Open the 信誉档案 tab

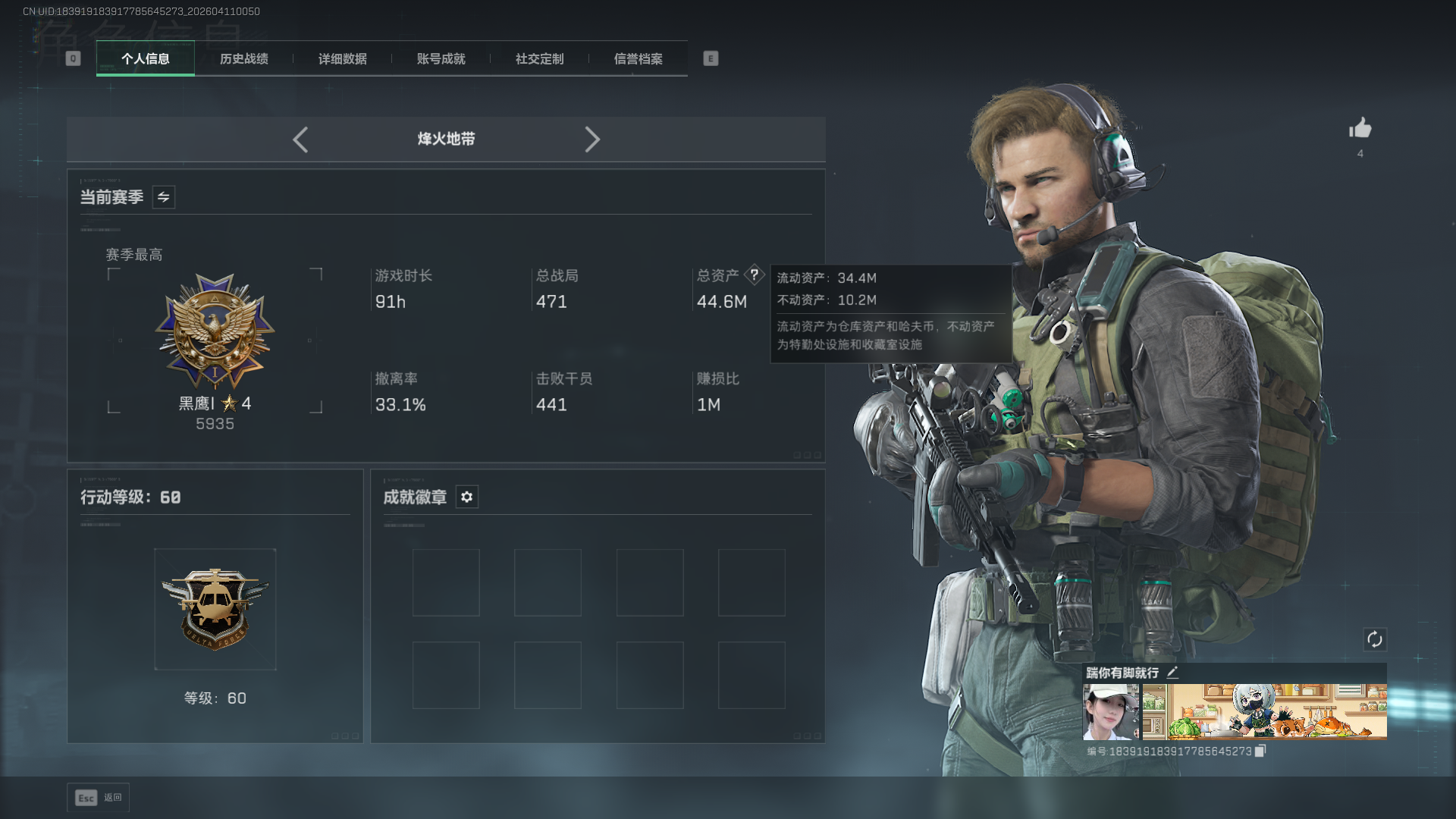pyautogui.click(x=639, y=59)
